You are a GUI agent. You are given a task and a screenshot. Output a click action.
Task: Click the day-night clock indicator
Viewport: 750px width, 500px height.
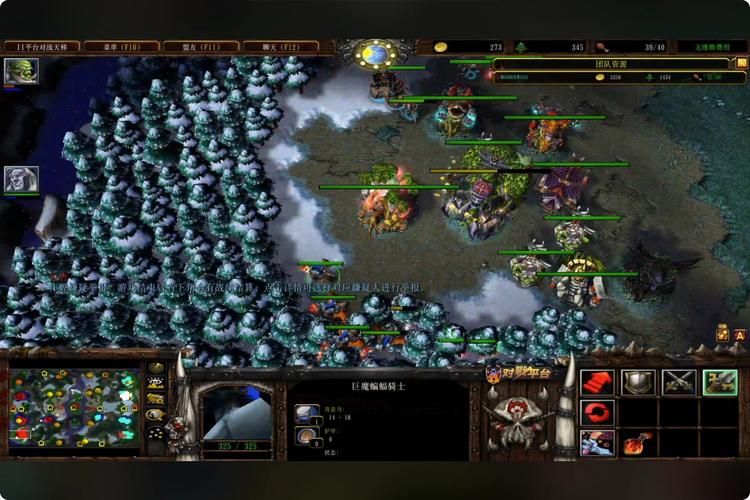pos(374,54)
